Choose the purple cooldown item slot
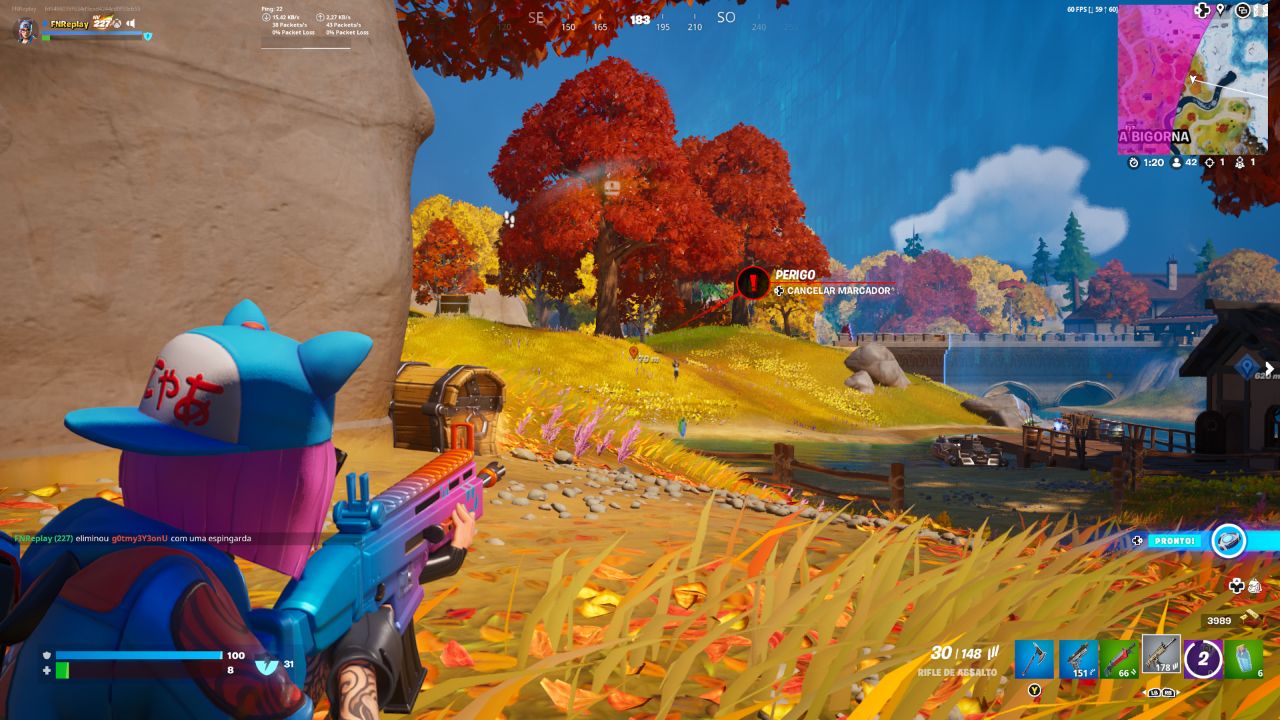The image size is (1280, 720). tap(1203, 659)
